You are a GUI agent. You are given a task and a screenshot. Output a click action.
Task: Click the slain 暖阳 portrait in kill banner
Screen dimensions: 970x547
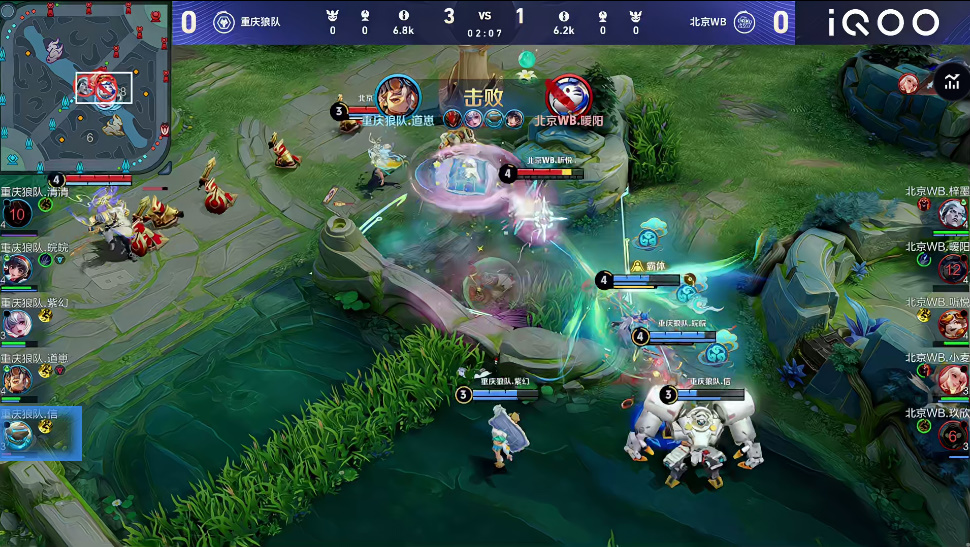[x=569, y=96]
